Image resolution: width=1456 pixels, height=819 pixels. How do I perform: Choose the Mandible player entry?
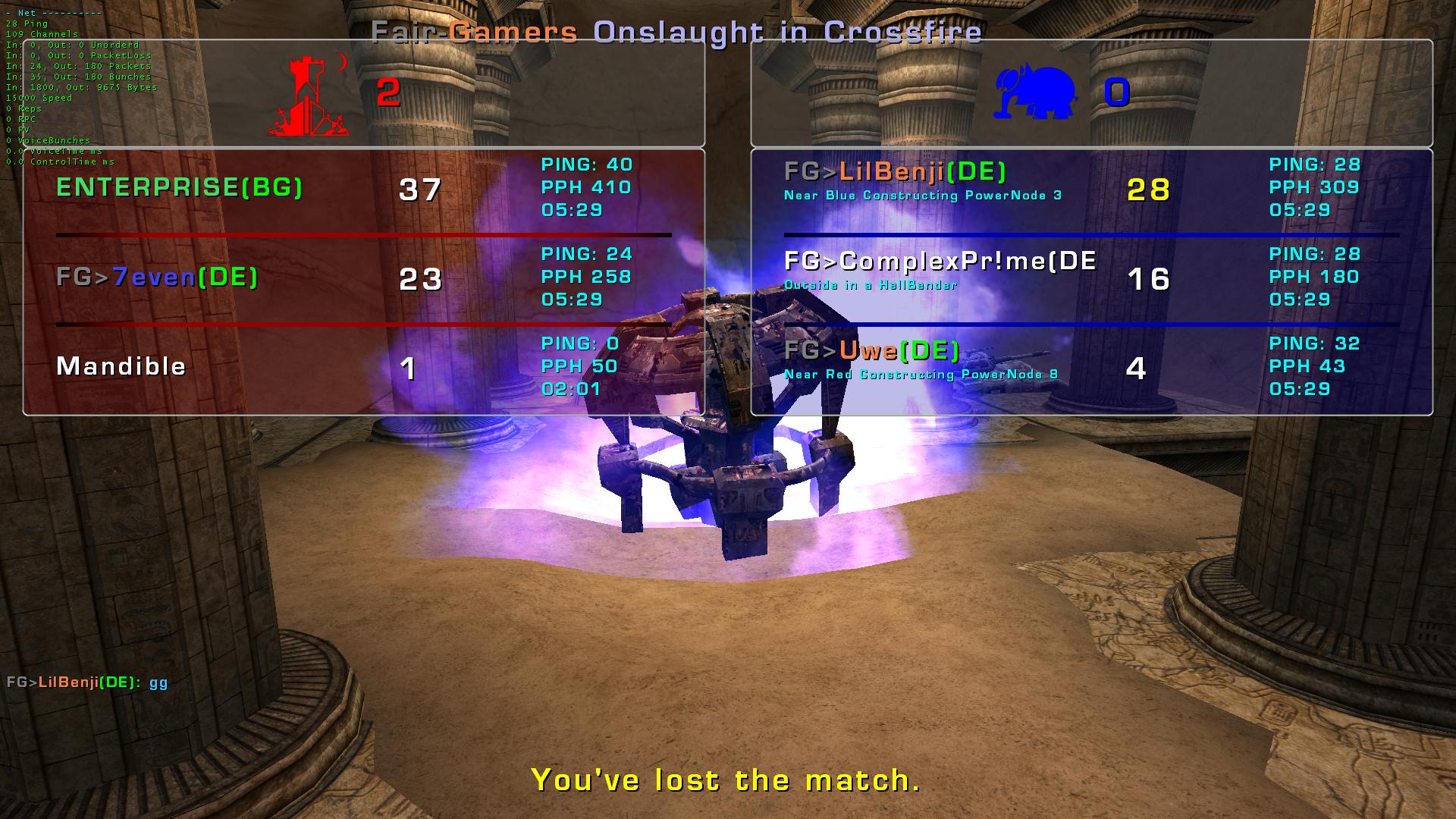pos(121,366)
